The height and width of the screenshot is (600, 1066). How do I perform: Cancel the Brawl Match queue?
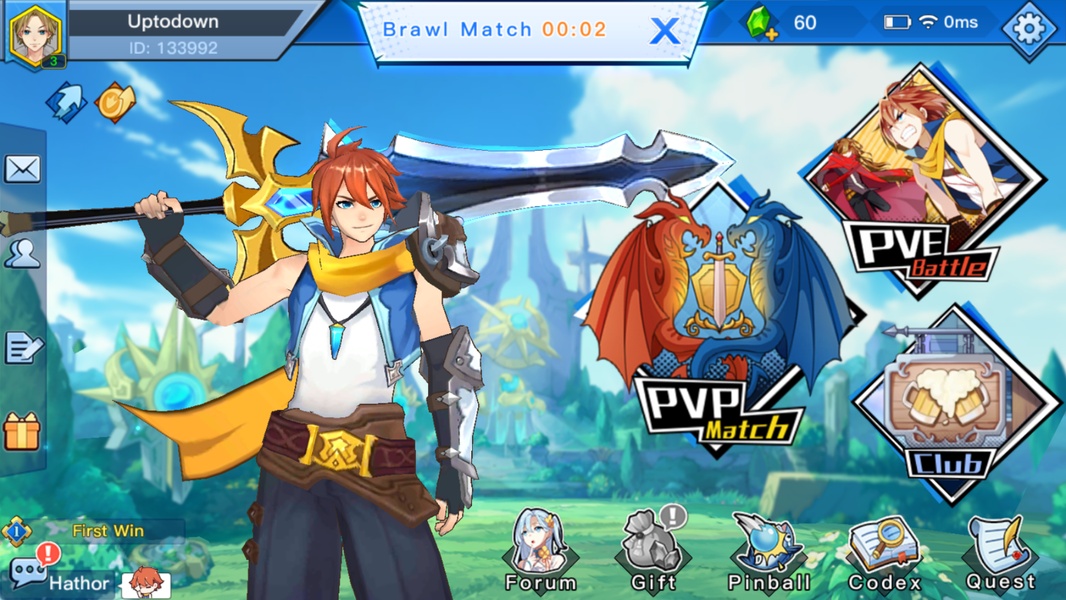pyautogui.click(x=664, y=31)
